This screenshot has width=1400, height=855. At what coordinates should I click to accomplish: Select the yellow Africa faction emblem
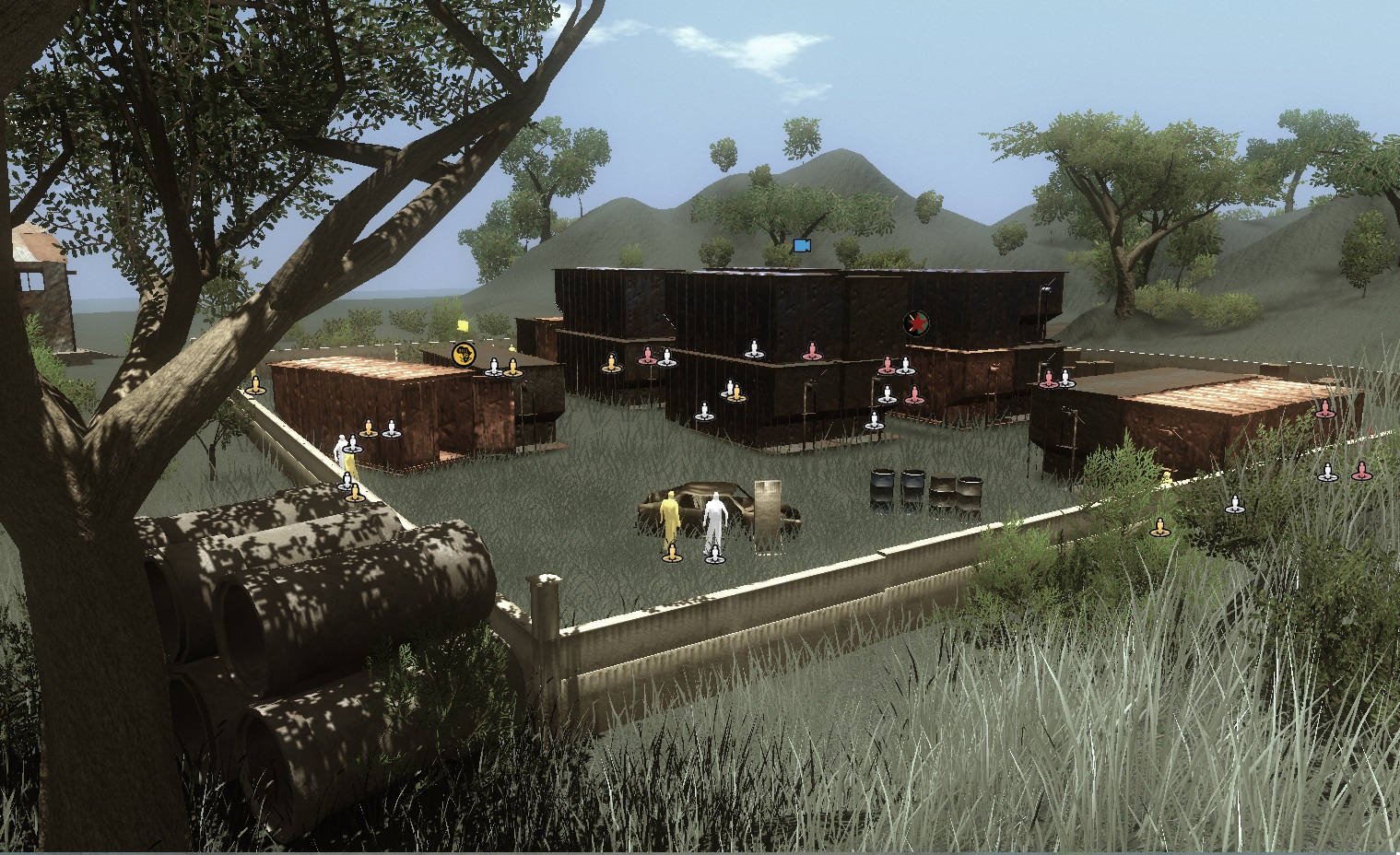464,353
